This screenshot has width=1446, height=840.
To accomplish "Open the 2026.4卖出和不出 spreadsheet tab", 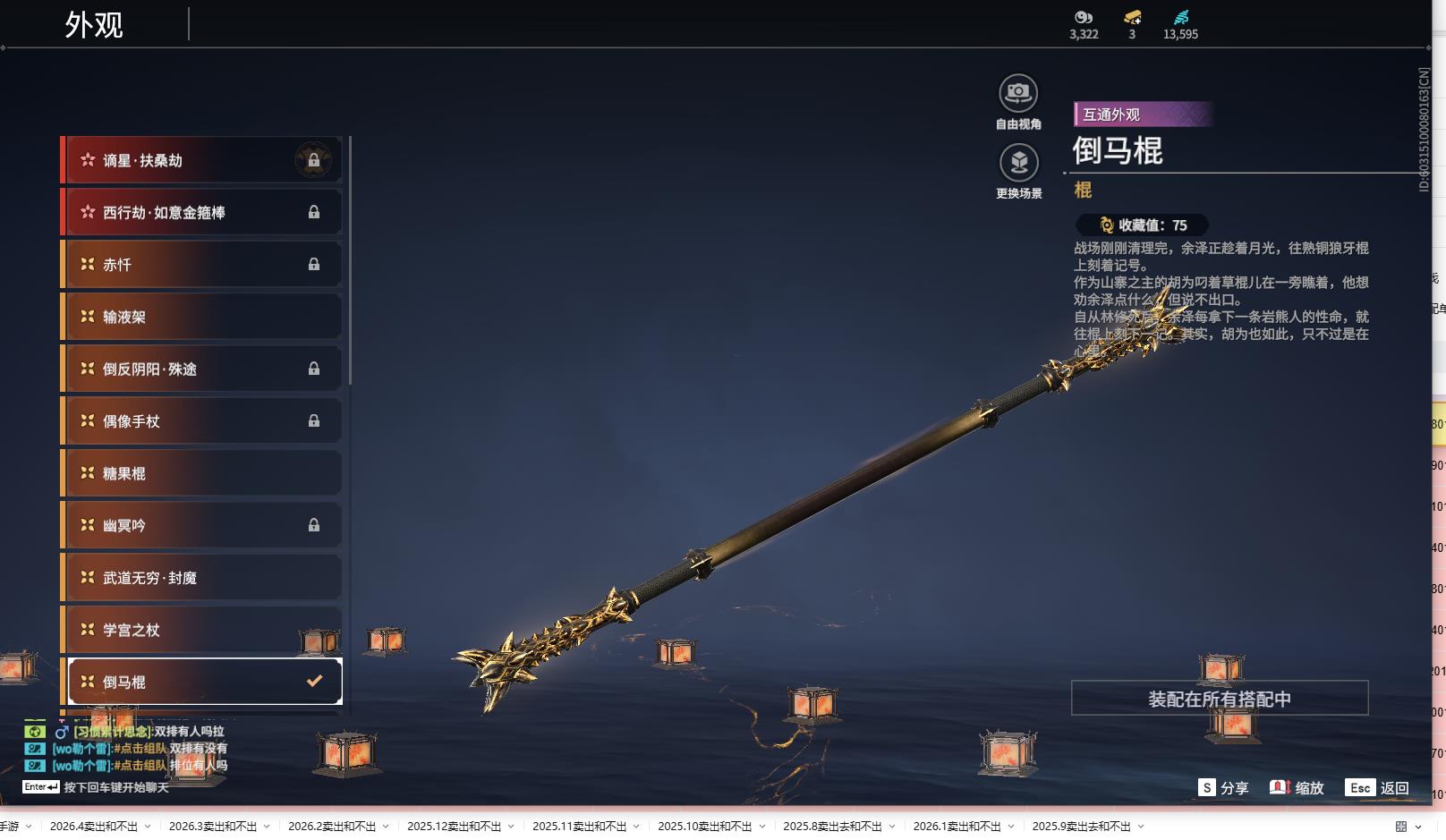I will tap(94, 827).
